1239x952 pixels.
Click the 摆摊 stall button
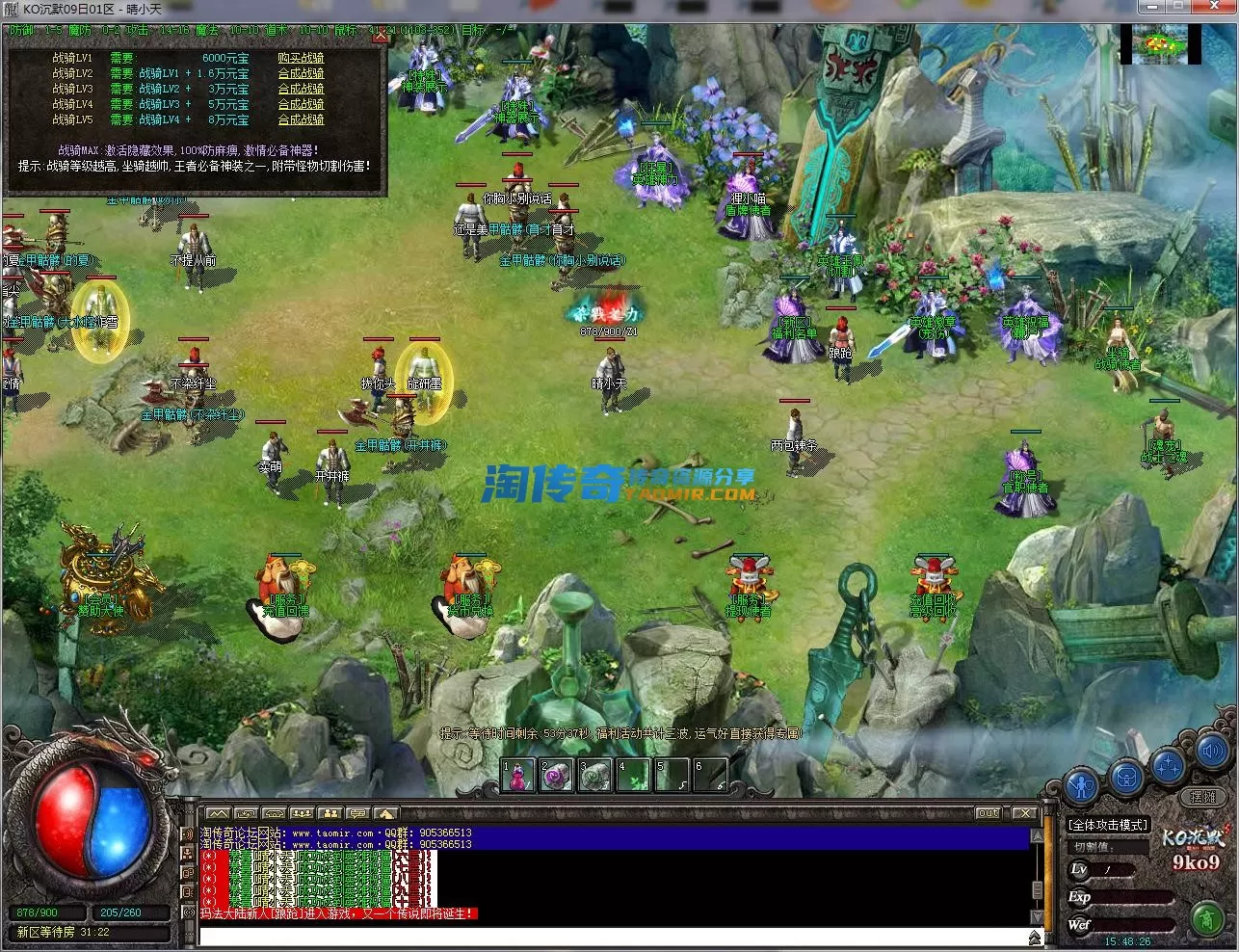pos(1202,797)
